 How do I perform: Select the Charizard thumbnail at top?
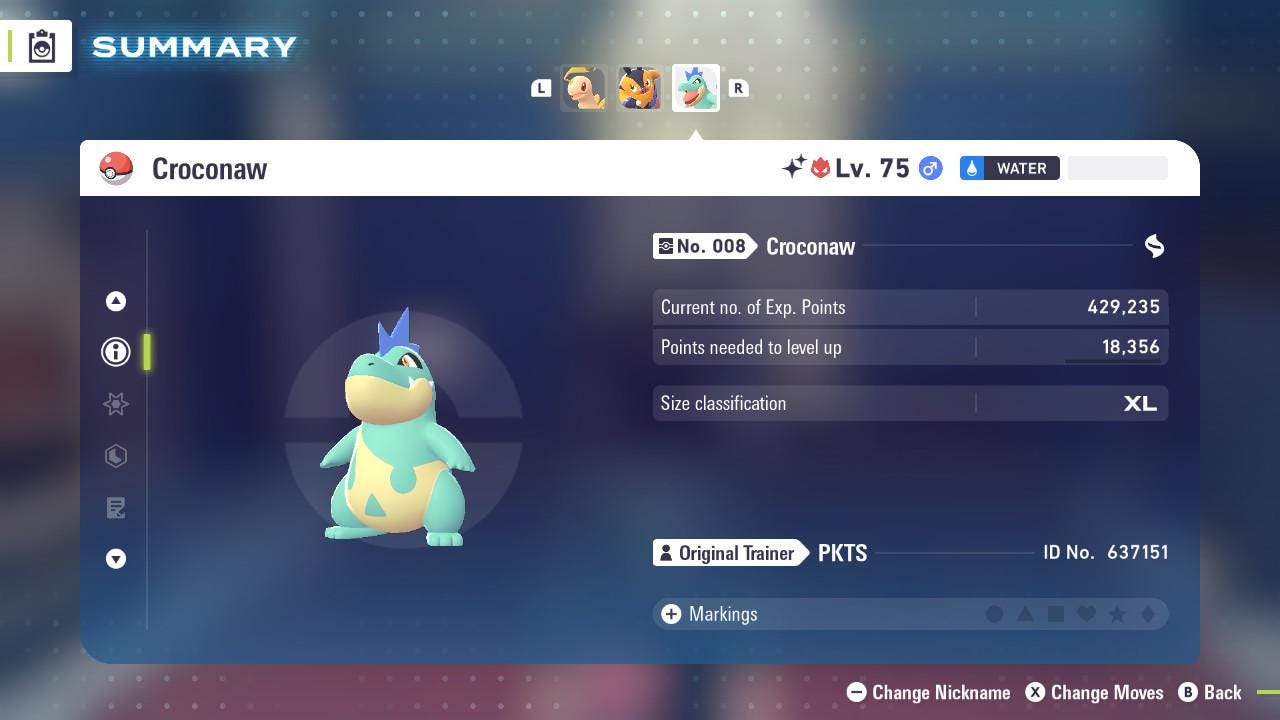pos(639,88)
